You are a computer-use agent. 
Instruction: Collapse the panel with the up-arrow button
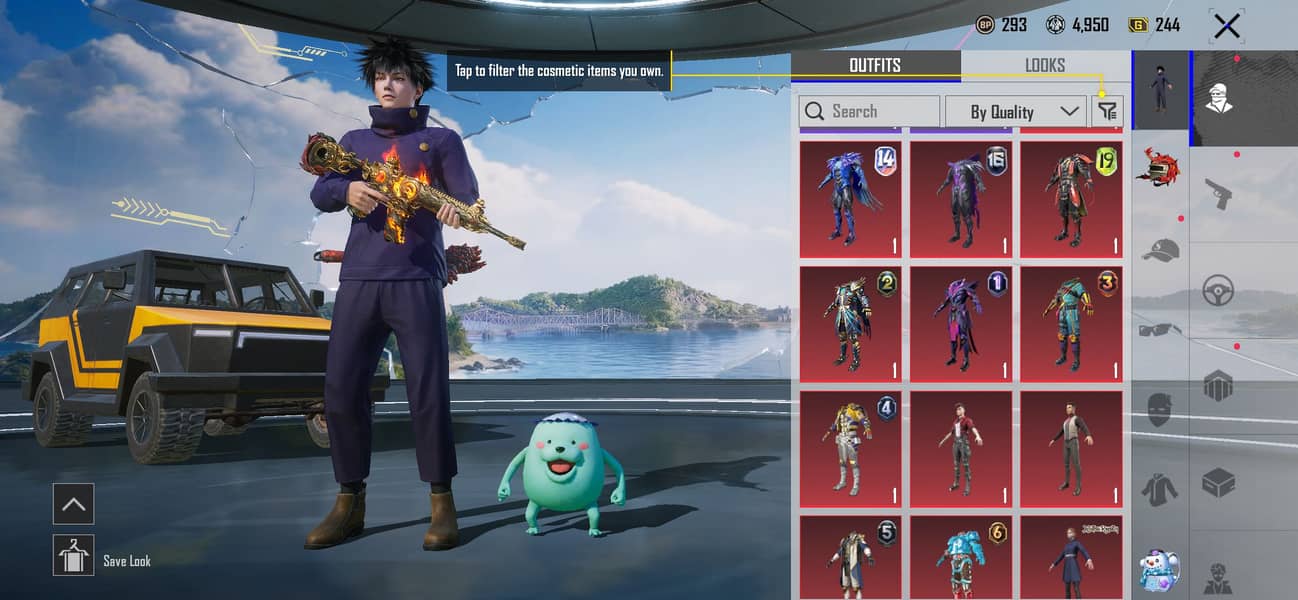[x=73, y=504]
